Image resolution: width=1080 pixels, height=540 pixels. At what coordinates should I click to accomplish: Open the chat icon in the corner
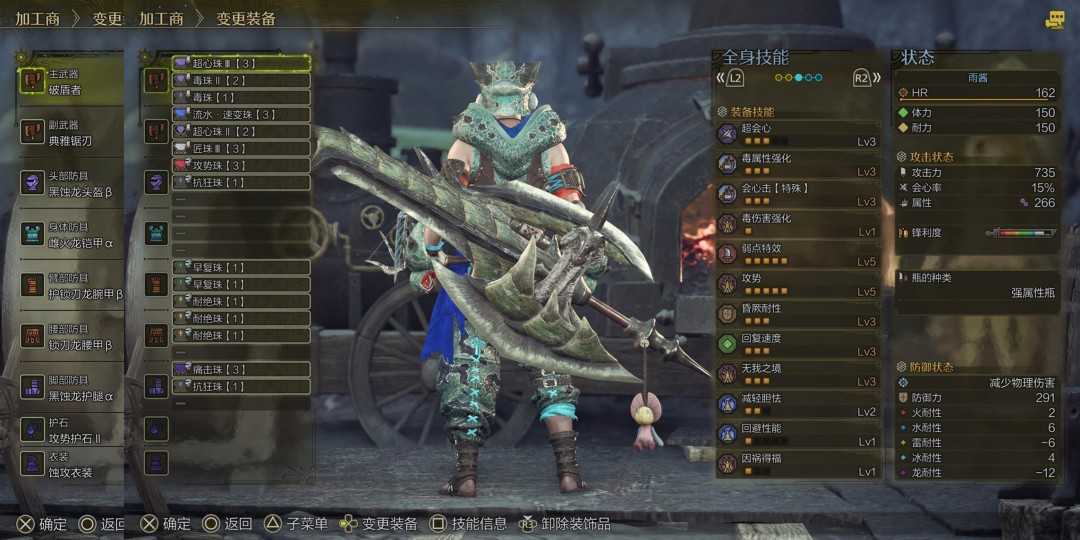[x=1055, y=19]
